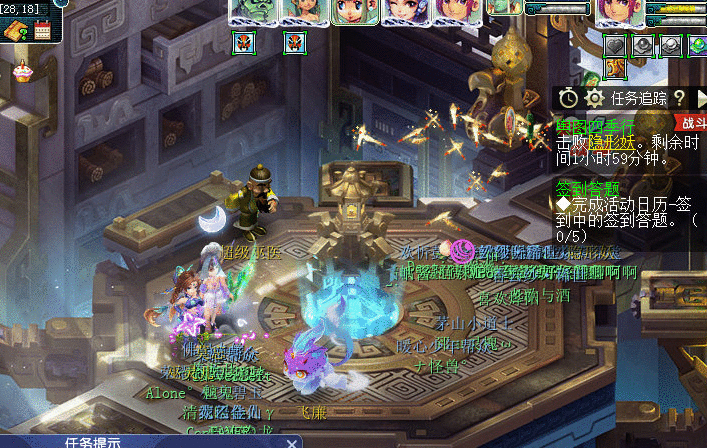Screen dimensions: 707x448
Task: Select the 舆图四季行 quest entry
Action: [x=590, y=125]
